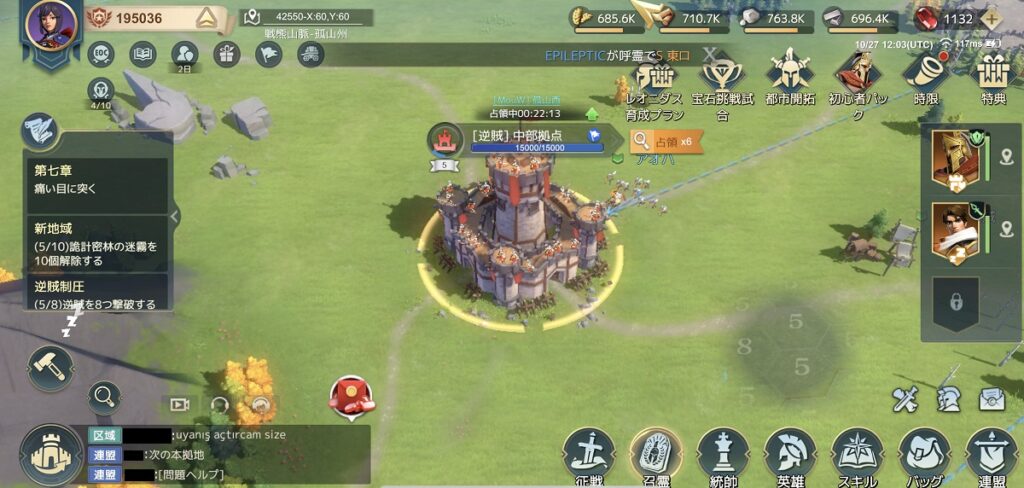Image resolution: width=1024 pixels, height=488 pixels.
Task: Open 征戦 campaign menu
Action: 588,452
